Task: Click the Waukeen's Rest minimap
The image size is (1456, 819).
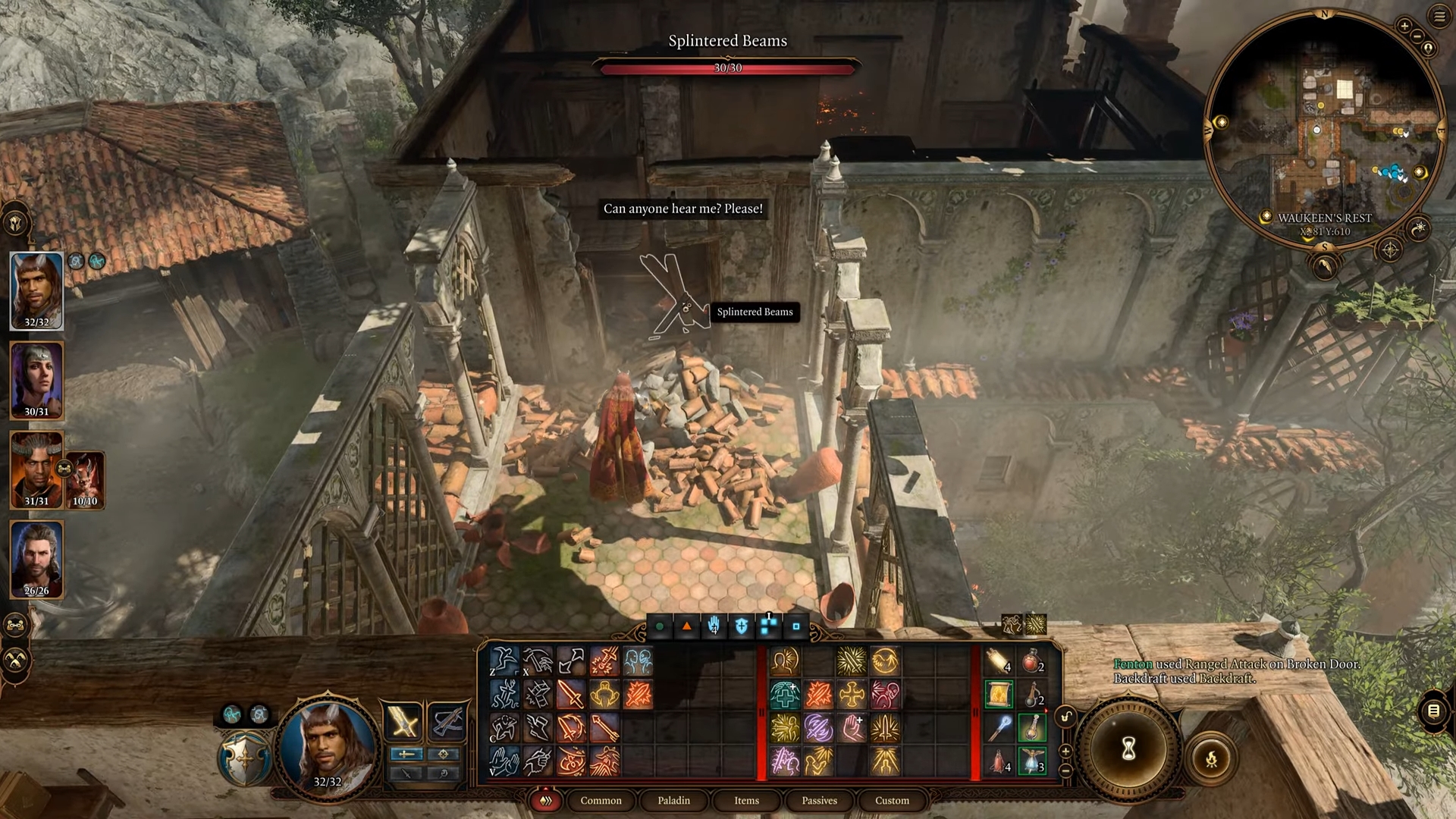Action: [x=1323, y=129]
